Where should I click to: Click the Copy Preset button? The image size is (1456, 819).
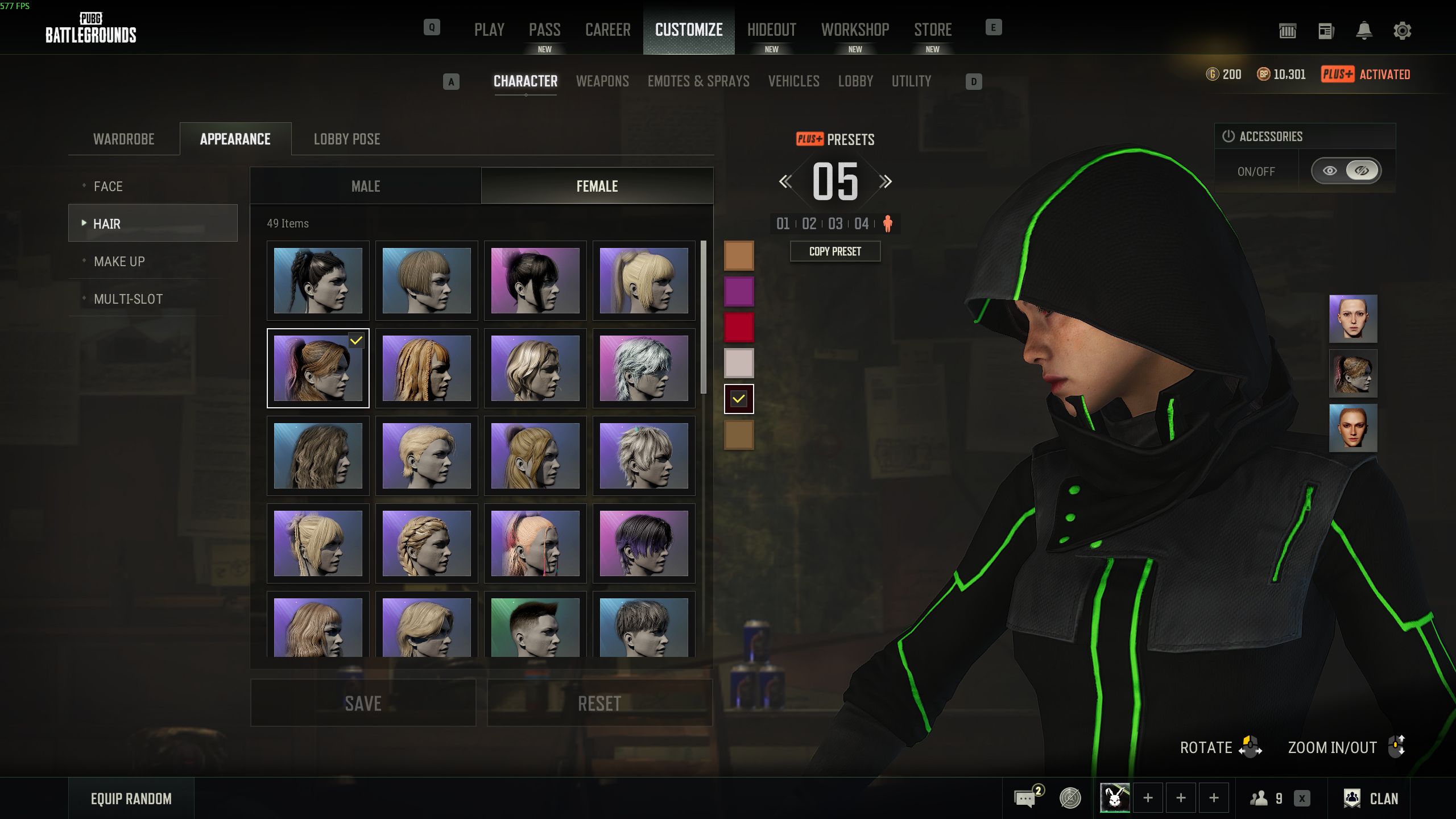(x=835, y=251)
